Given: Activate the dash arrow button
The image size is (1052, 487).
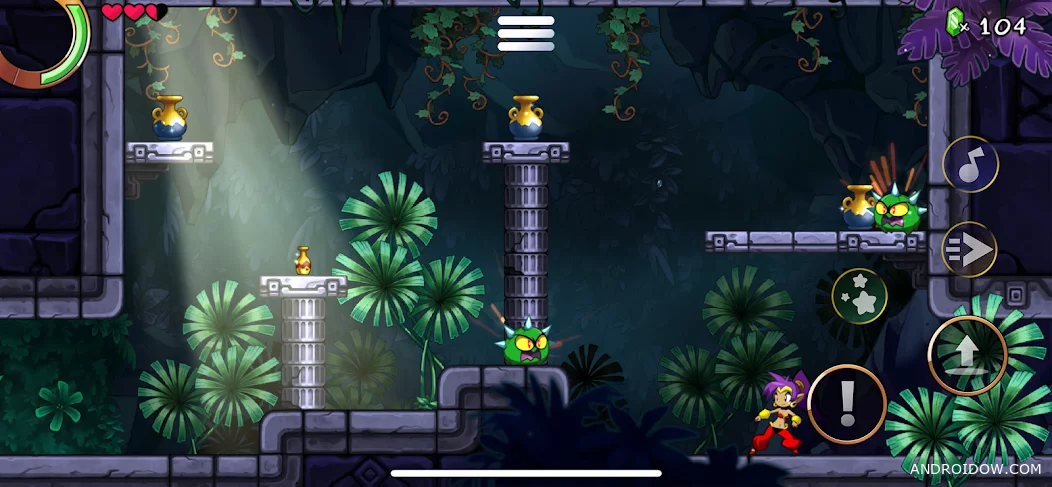Looking at the screenshot, I should tap(969, 249).
